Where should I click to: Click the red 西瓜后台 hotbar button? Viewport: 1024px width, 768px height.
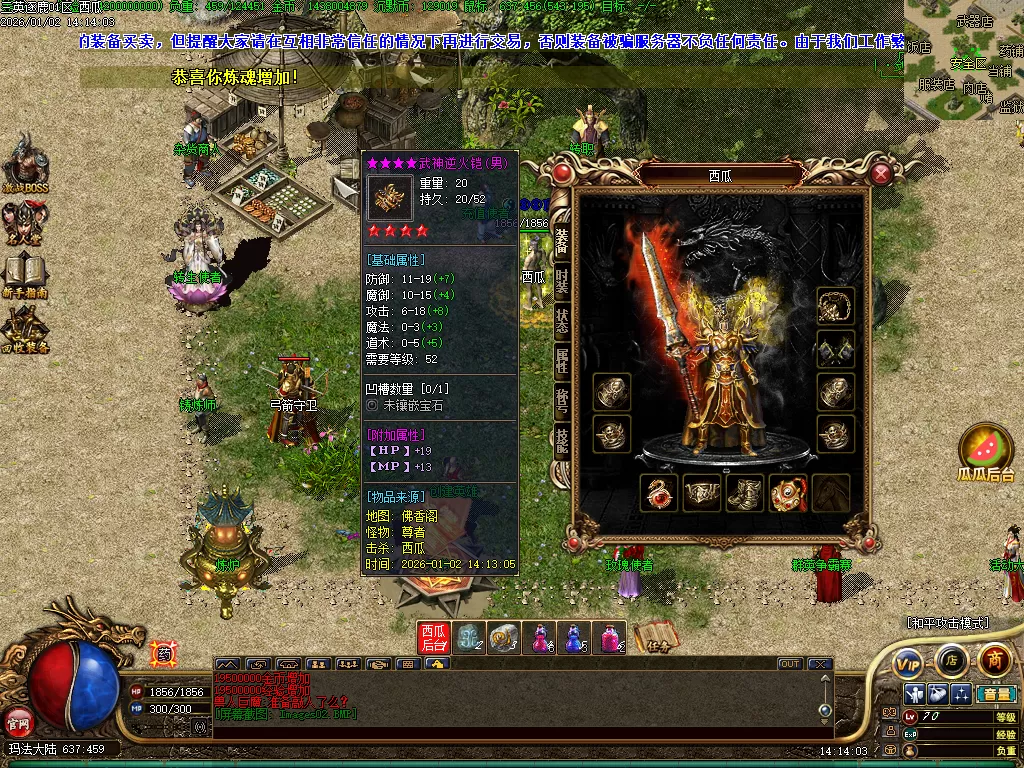point(434,637)
